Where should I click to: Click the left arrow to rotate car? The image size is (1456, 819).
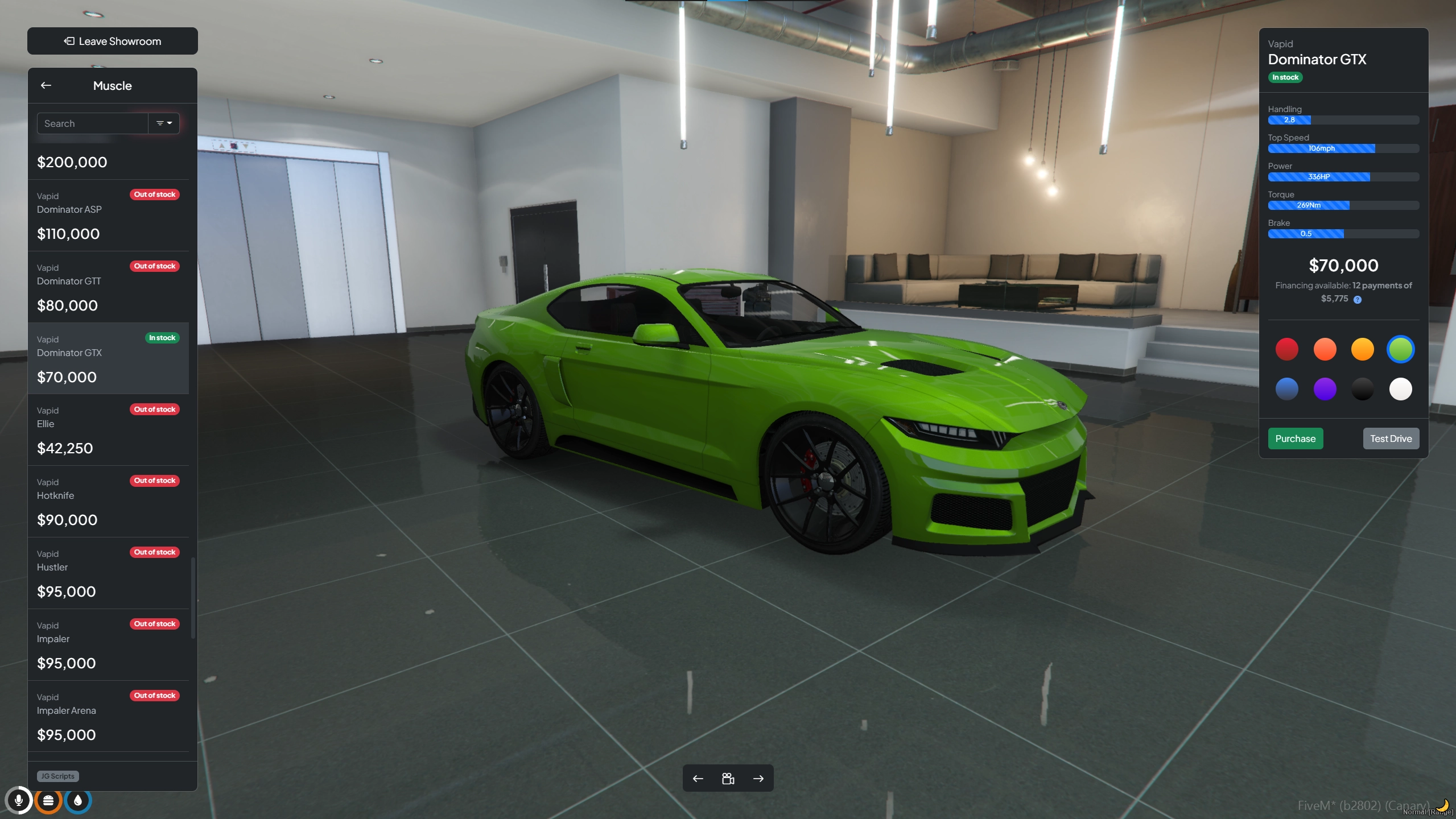tap(698, 778)
